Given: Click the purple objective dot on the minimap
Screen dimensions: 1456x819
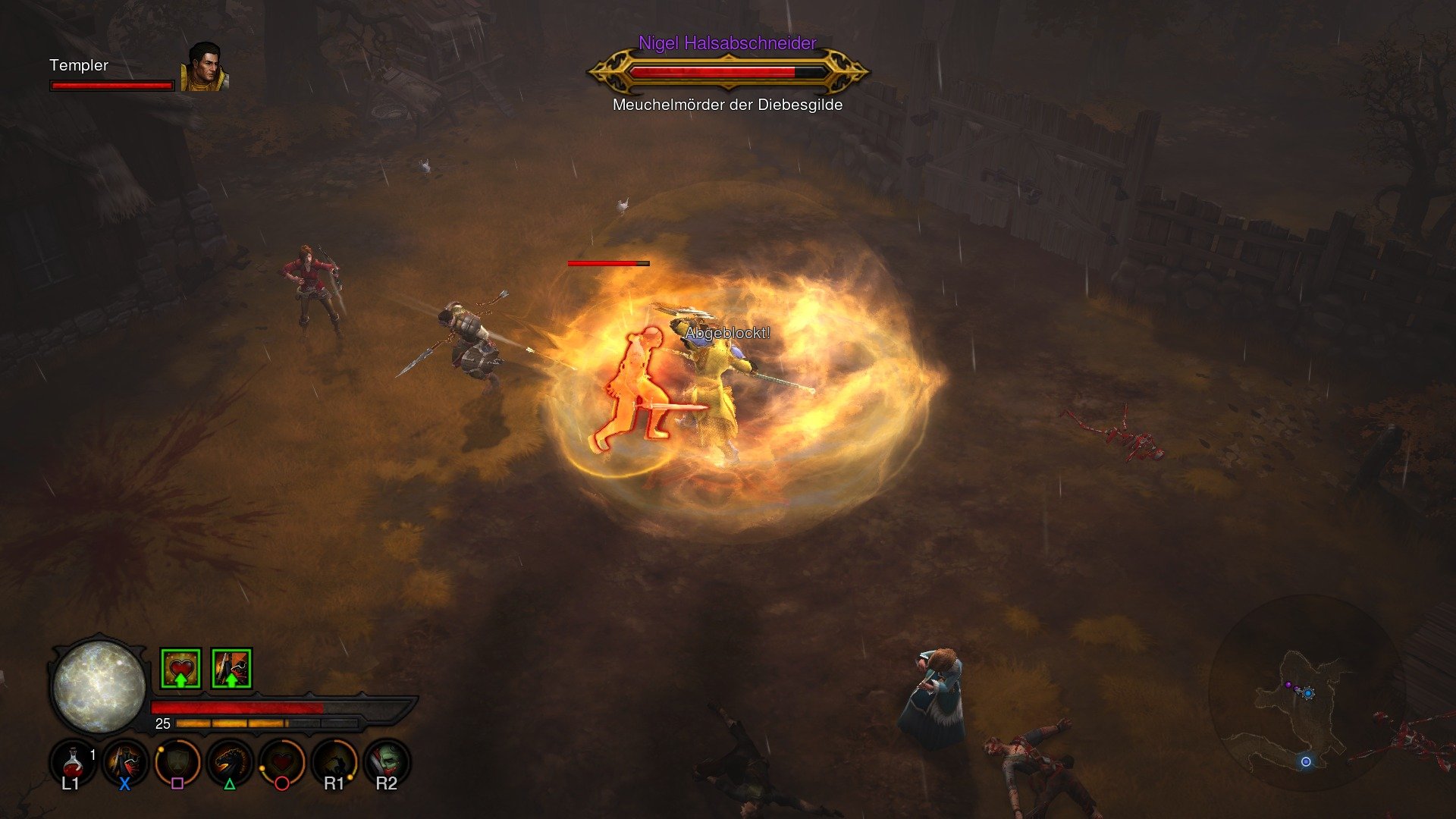Looking at the screenshot, I should tap(1288, 685).
